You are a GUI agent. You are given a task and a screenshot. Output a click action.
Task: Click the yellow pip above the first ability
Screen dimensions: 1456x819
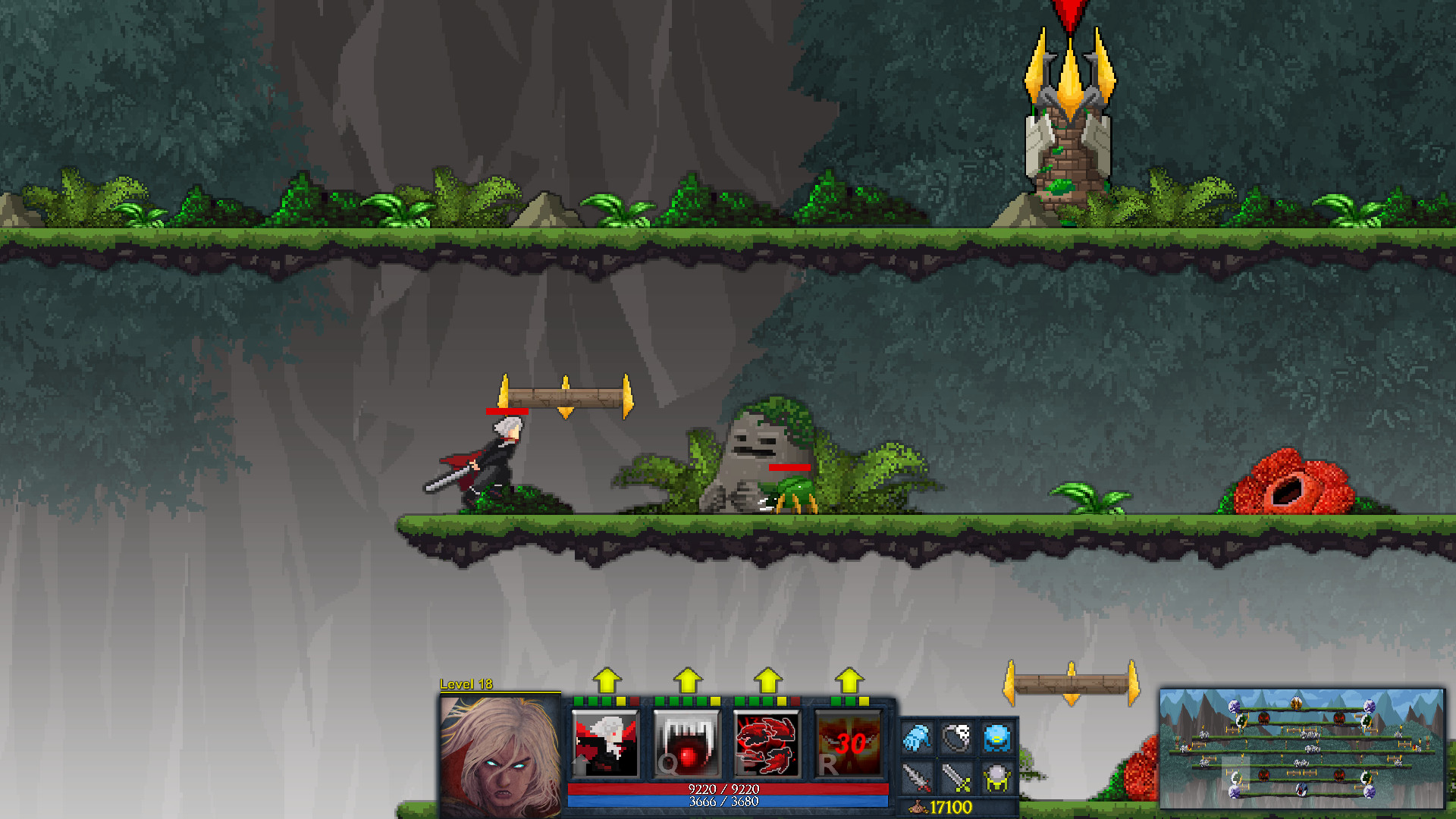620,701
